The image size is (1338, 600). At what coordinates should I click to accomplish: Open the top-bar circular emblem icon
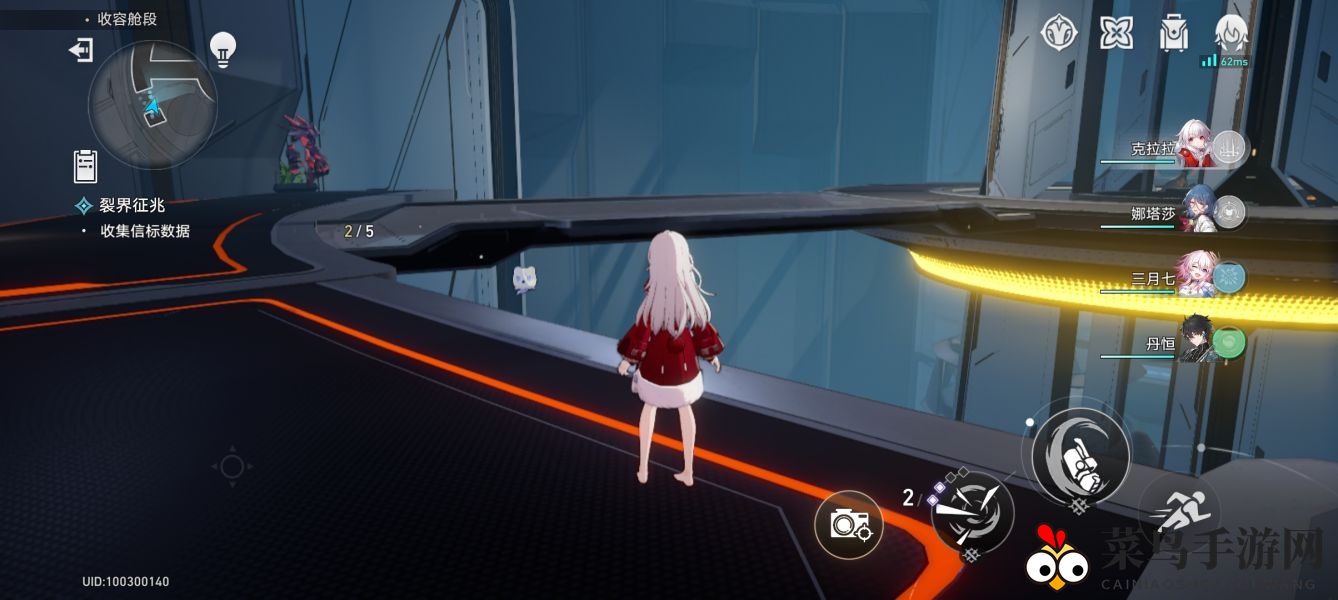(1059, 33)
